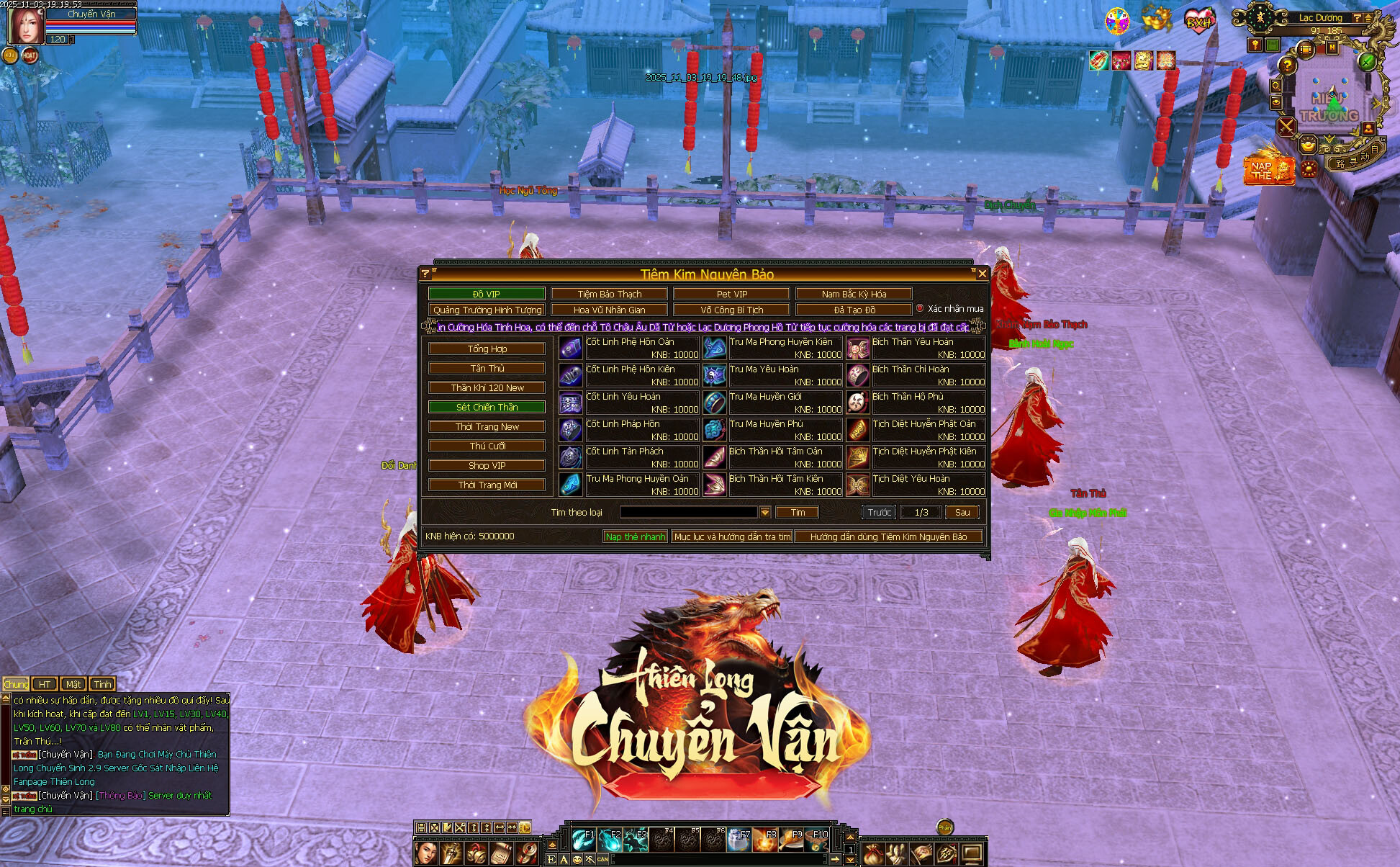Open the Tìm theo loại dropdown arrow
Viewport: 1400px width, 867px height.
pos(765,512)
